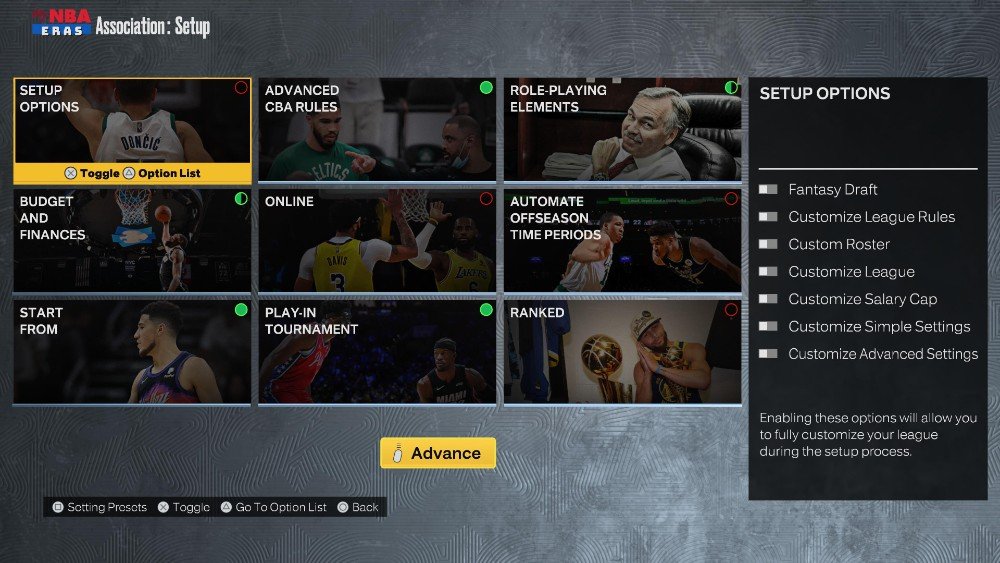
Task: Enable the Fantasy Draft option
Action: coord(768,189)
